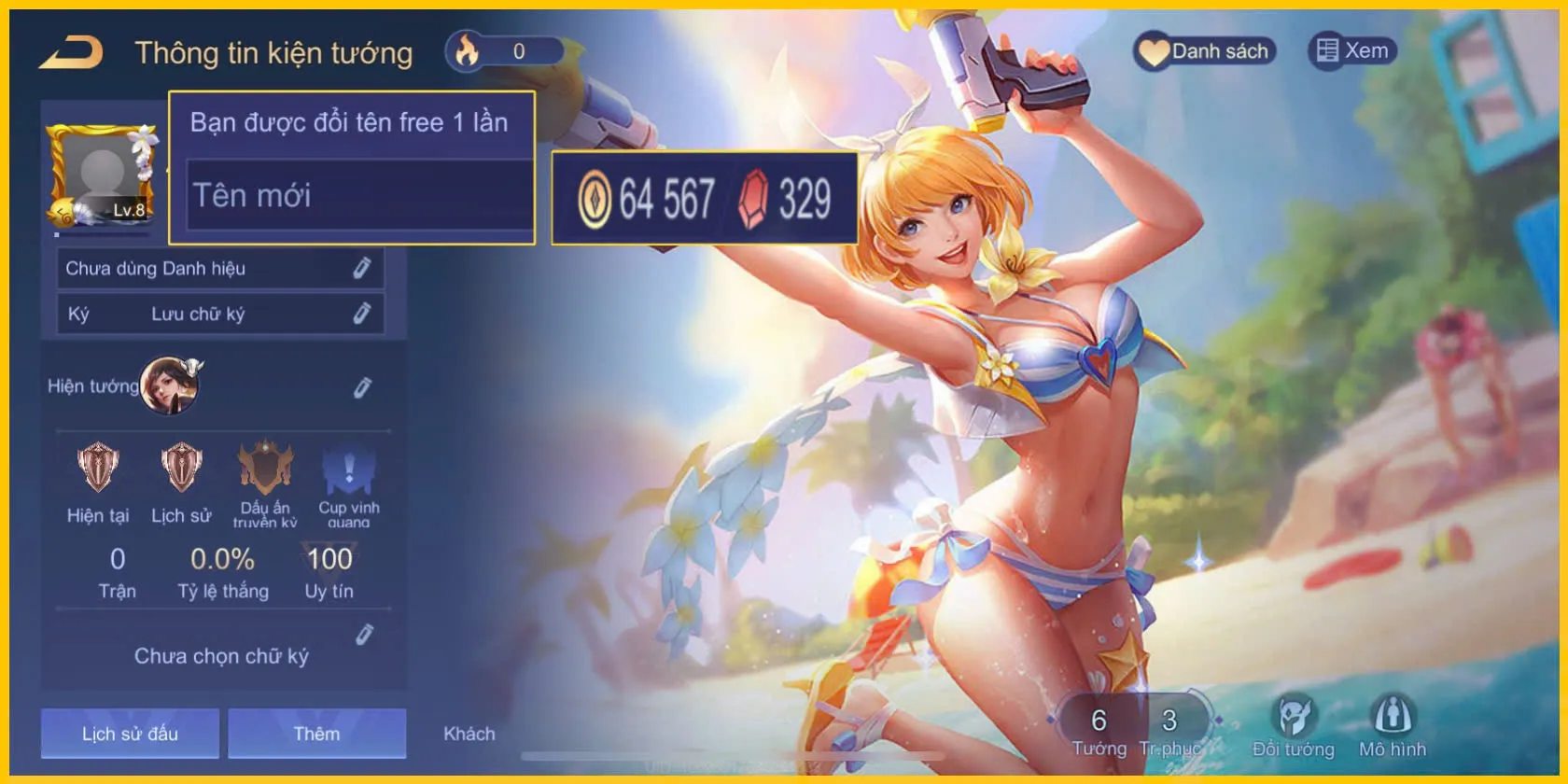Edit the Hiện tướng displayed hero

click(x=362, y=387)
